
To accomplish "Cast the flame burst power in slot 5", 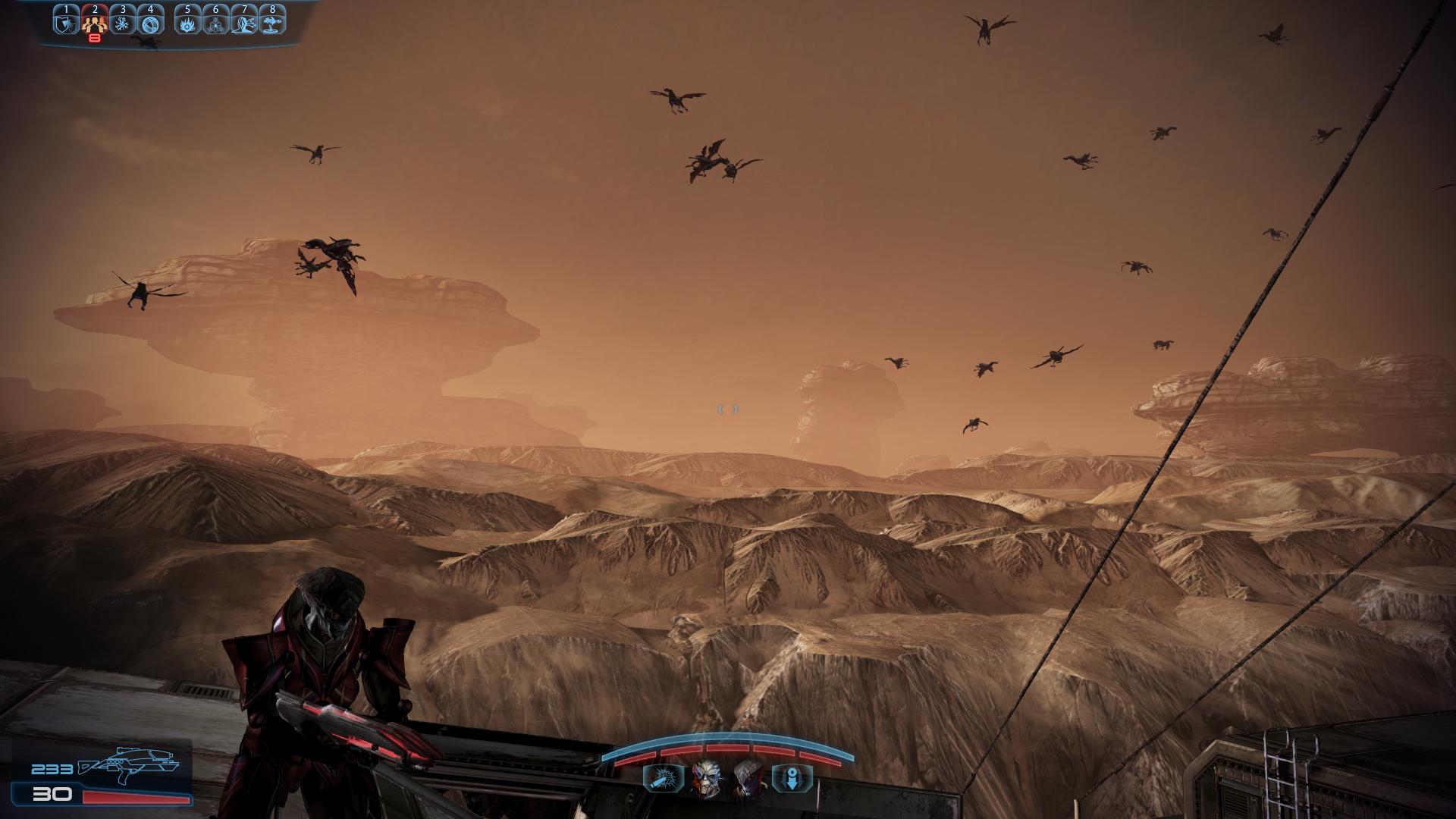I will (x=187, y=24).
